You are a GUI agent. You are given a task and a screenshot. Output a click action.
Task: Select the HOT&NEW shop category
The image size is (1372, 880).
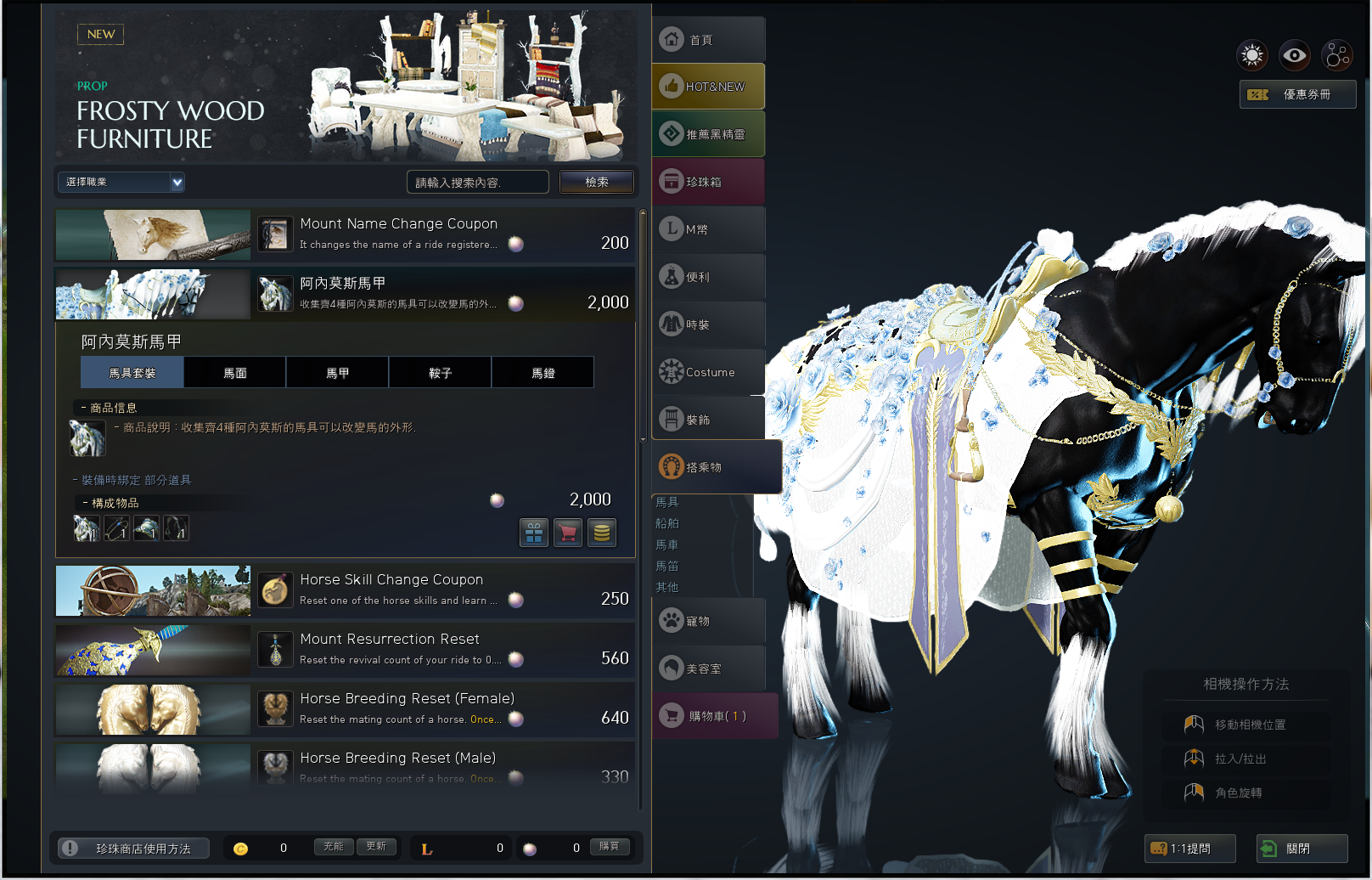tap(708, 87)
